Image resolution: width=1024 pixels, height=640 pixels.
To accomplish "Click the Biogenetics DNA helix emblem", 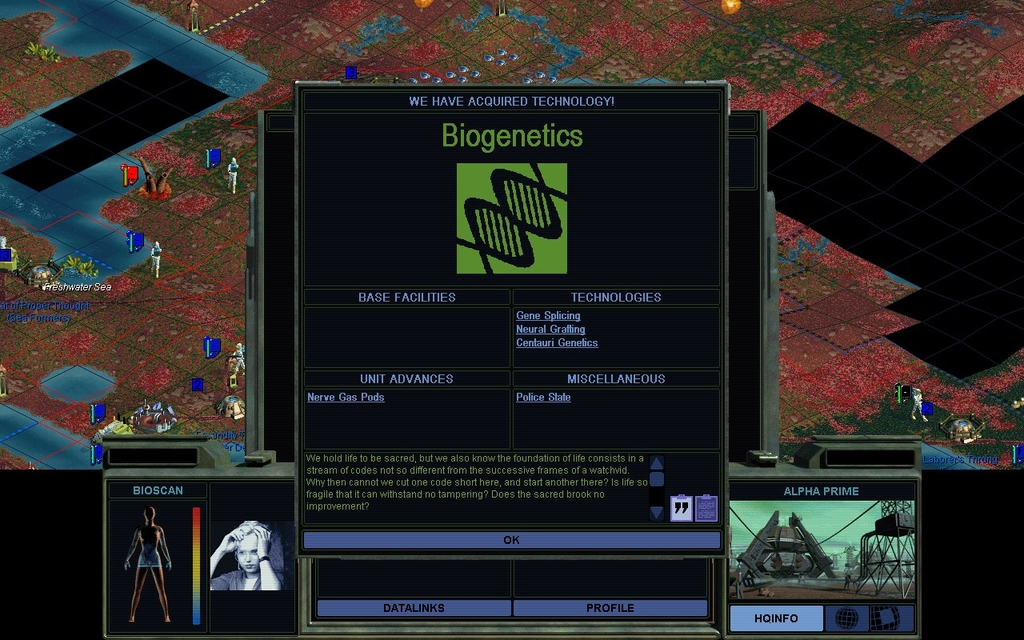I will [512, 219].
